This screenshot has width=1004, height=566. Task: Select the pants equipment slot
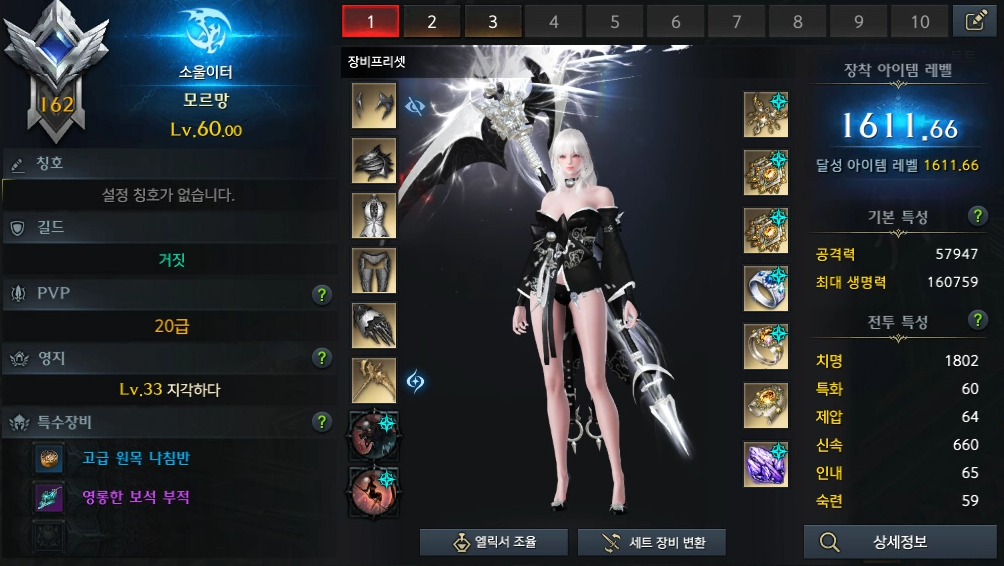(374, 270)
